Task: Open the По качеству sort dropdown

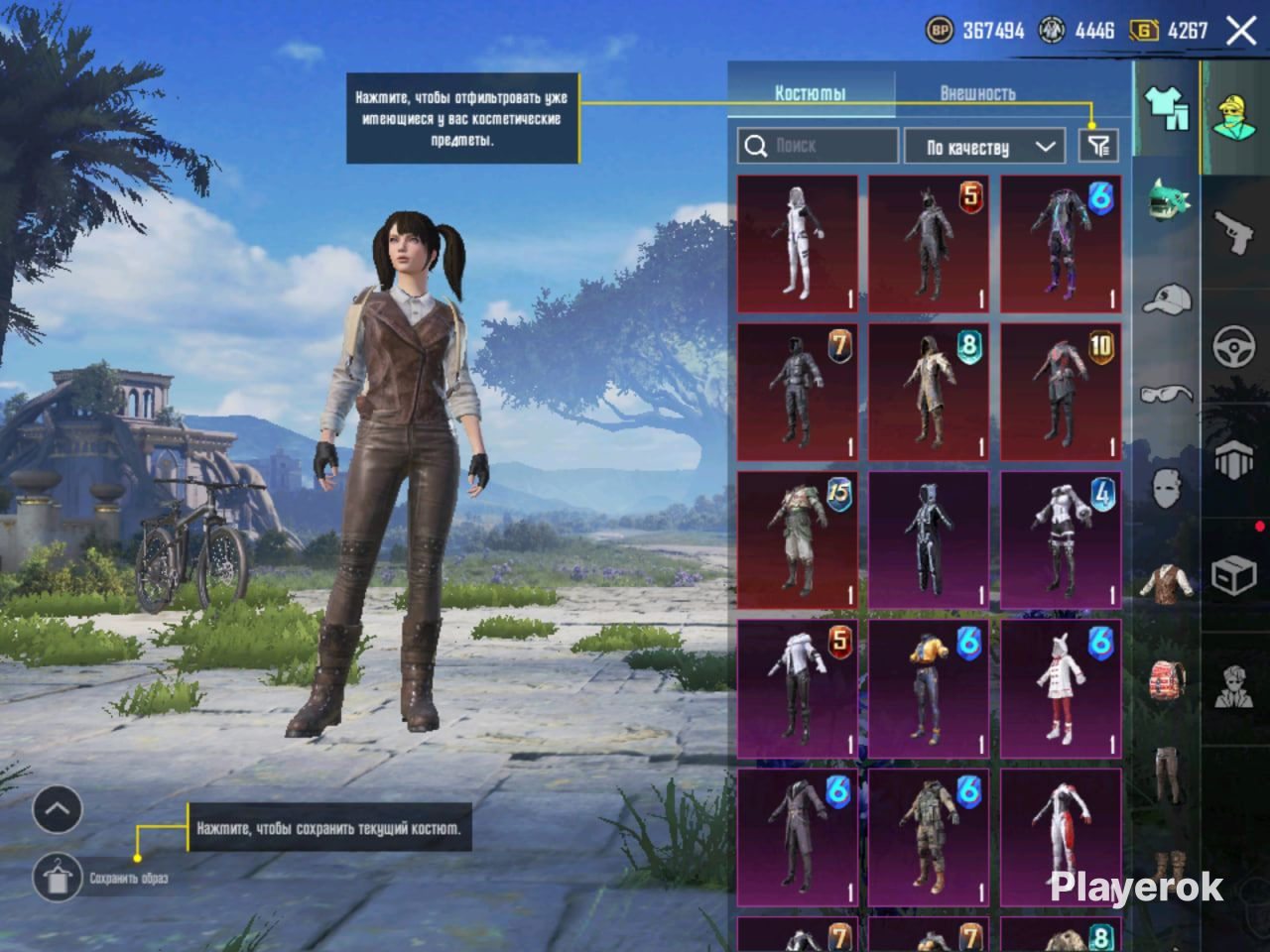Action: coord(981,147)
